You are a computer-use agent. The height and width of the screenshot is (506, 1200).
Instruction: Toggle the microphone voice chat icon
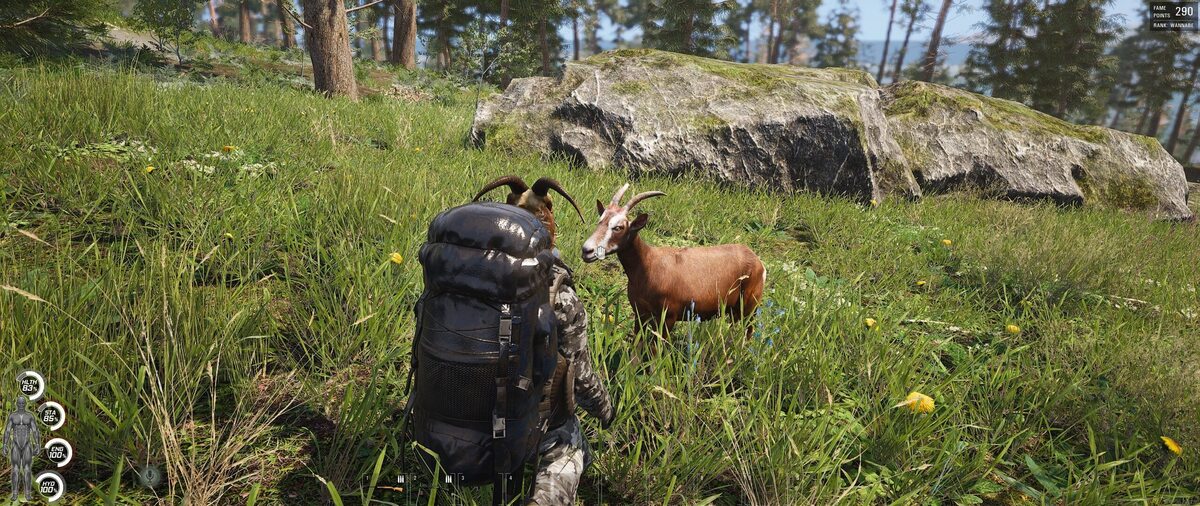point(149,476)
